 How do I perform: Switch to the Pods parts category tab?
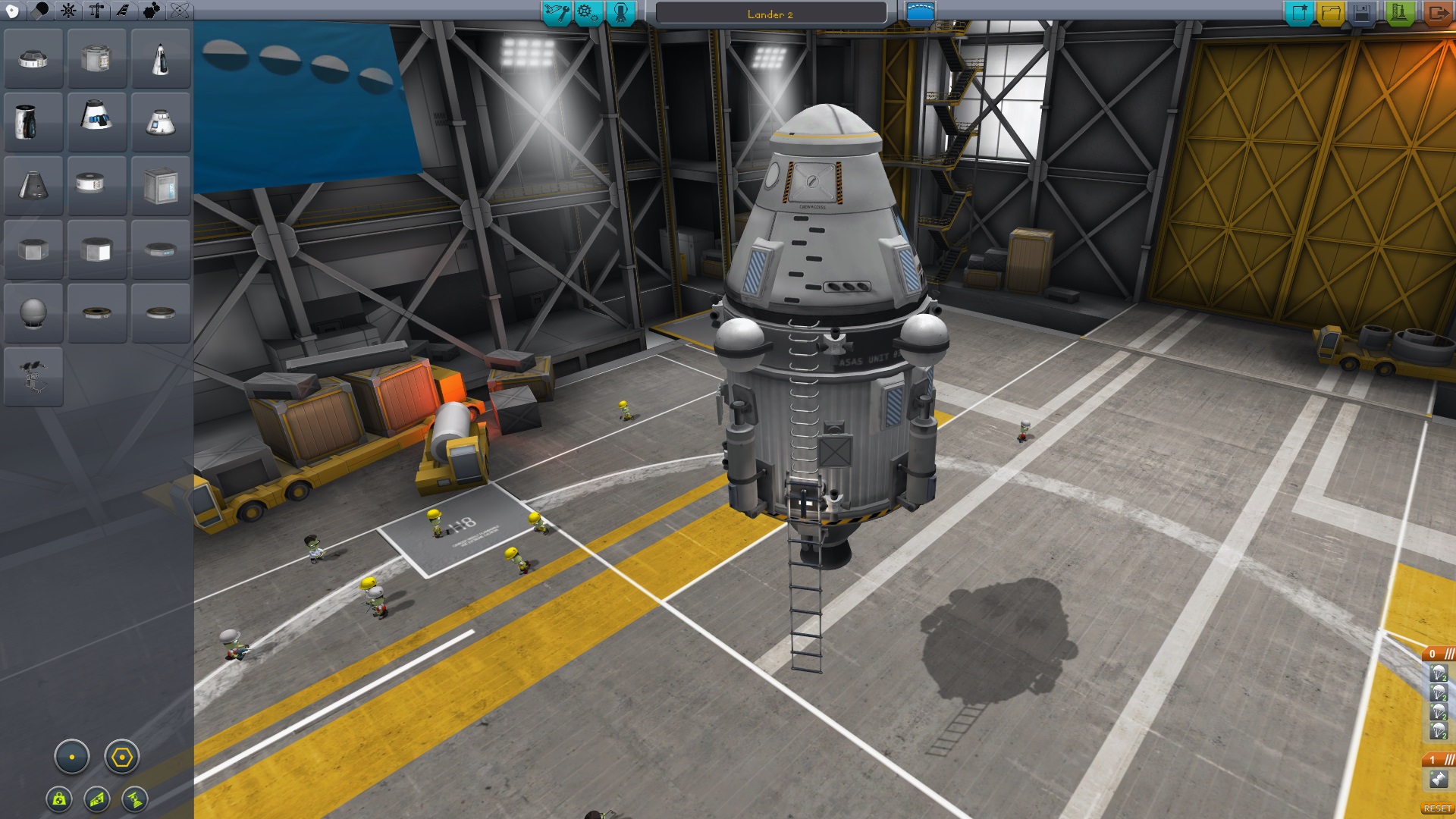coord(13,11)
